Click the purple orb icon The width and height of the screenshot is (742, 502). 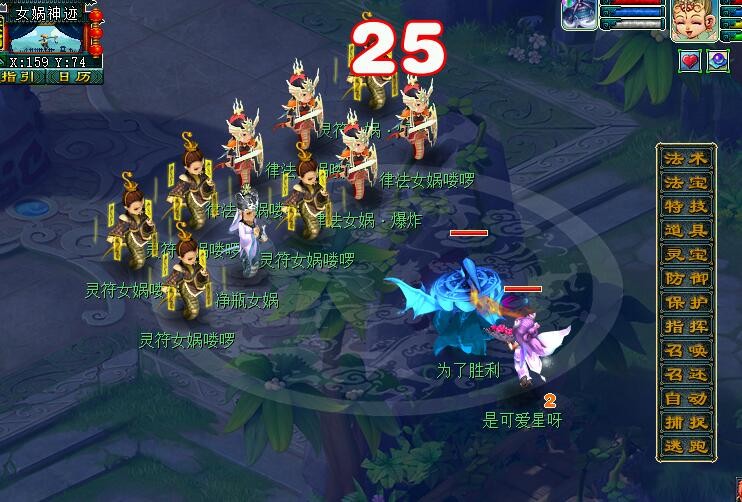point(718,61)
